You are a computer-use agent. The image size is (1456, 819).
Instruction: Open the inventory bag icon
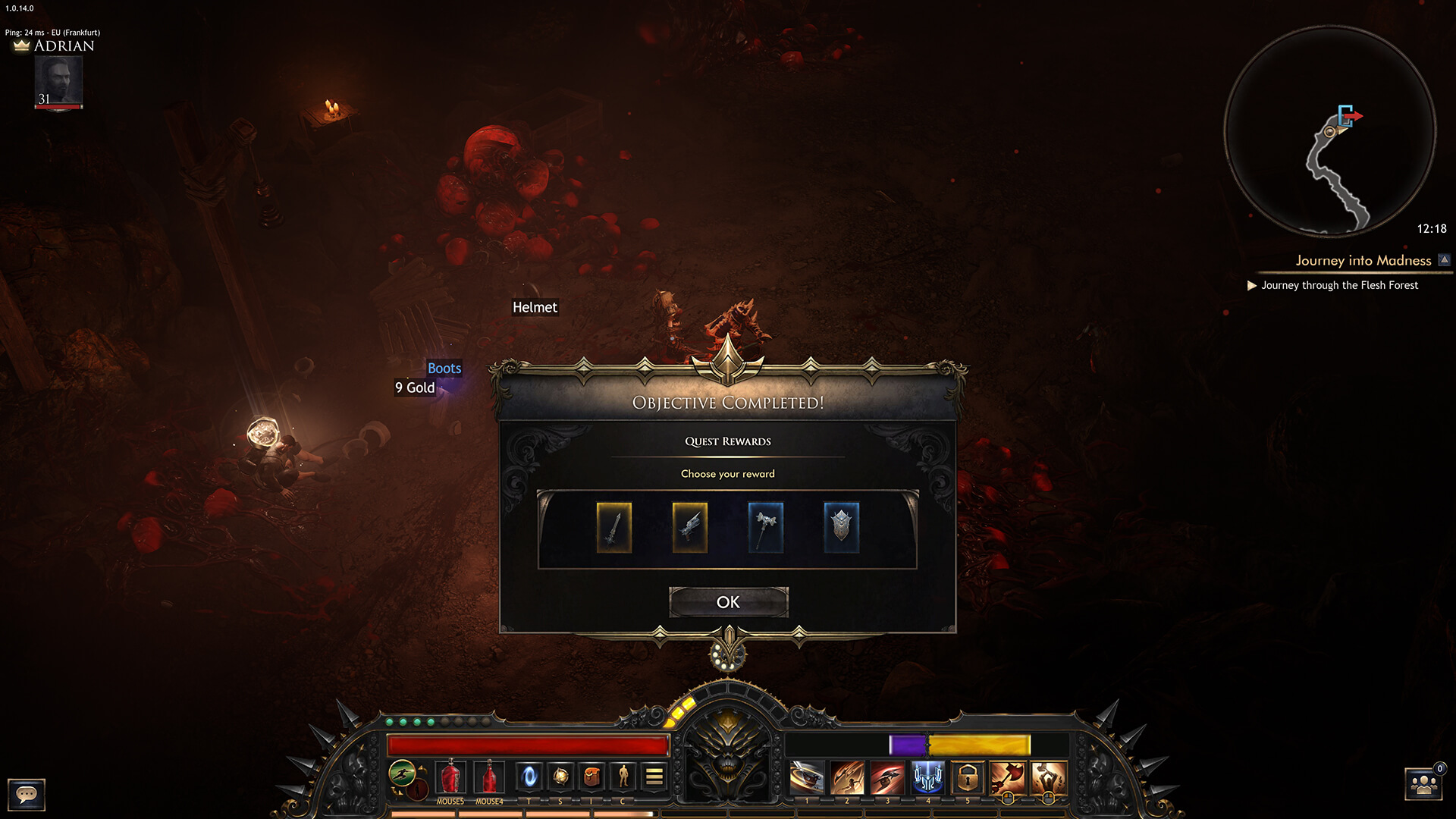(591, 776)
